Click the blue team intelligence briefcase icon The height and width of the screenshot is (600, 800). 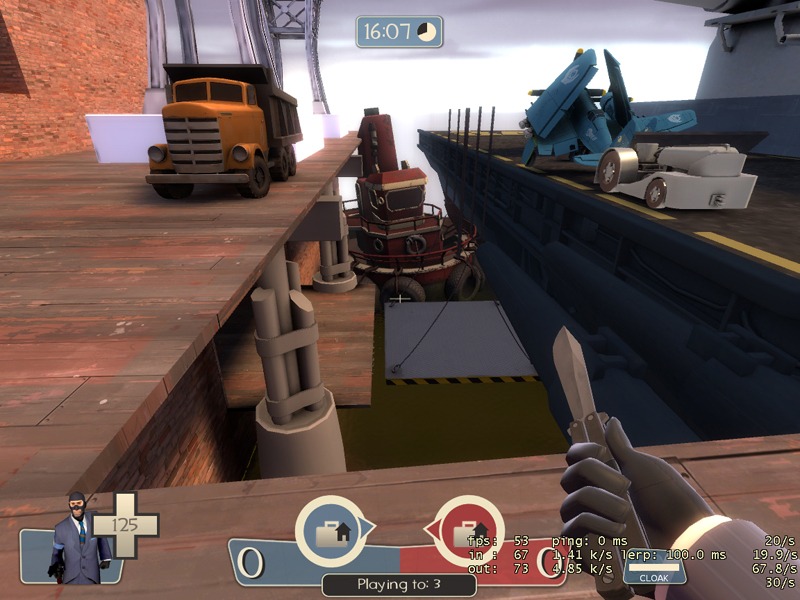click(330, 531)
